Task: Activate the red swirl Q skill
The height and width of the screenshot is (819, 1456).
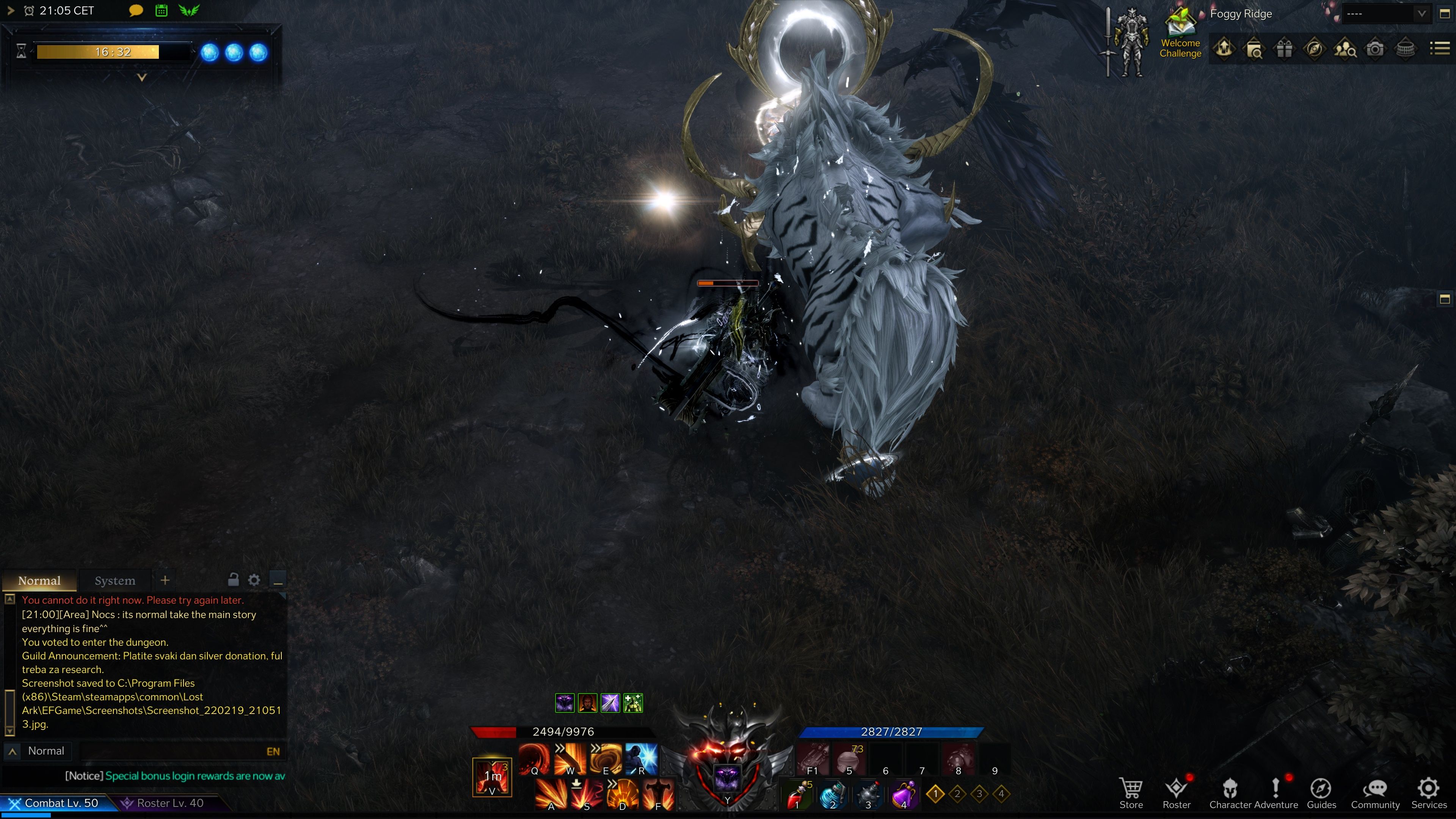Action: pos(534,758)
